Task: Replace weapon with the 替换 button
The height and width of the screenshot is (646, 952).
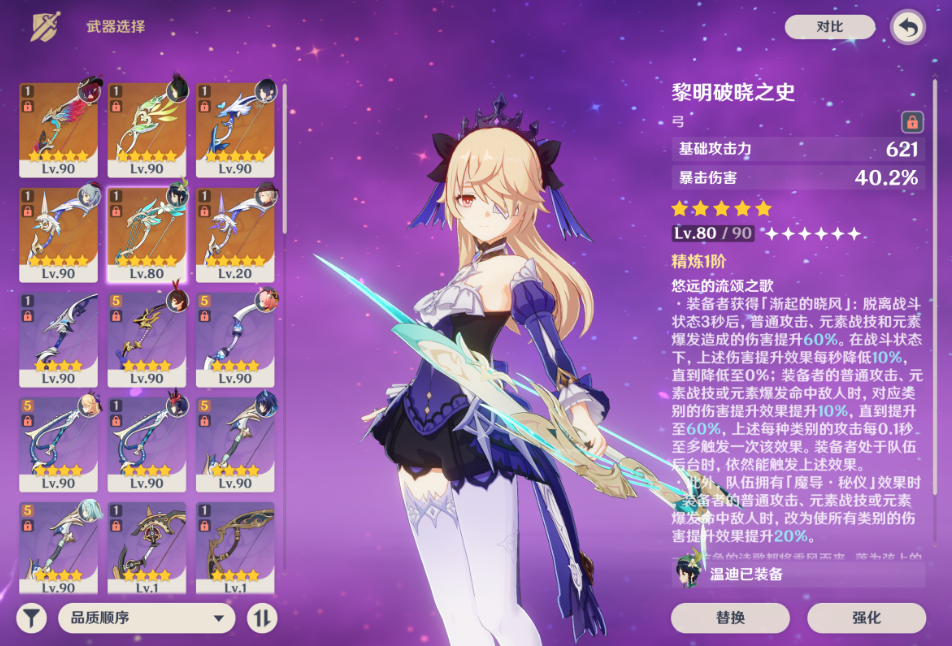Action: click(730, 618)
